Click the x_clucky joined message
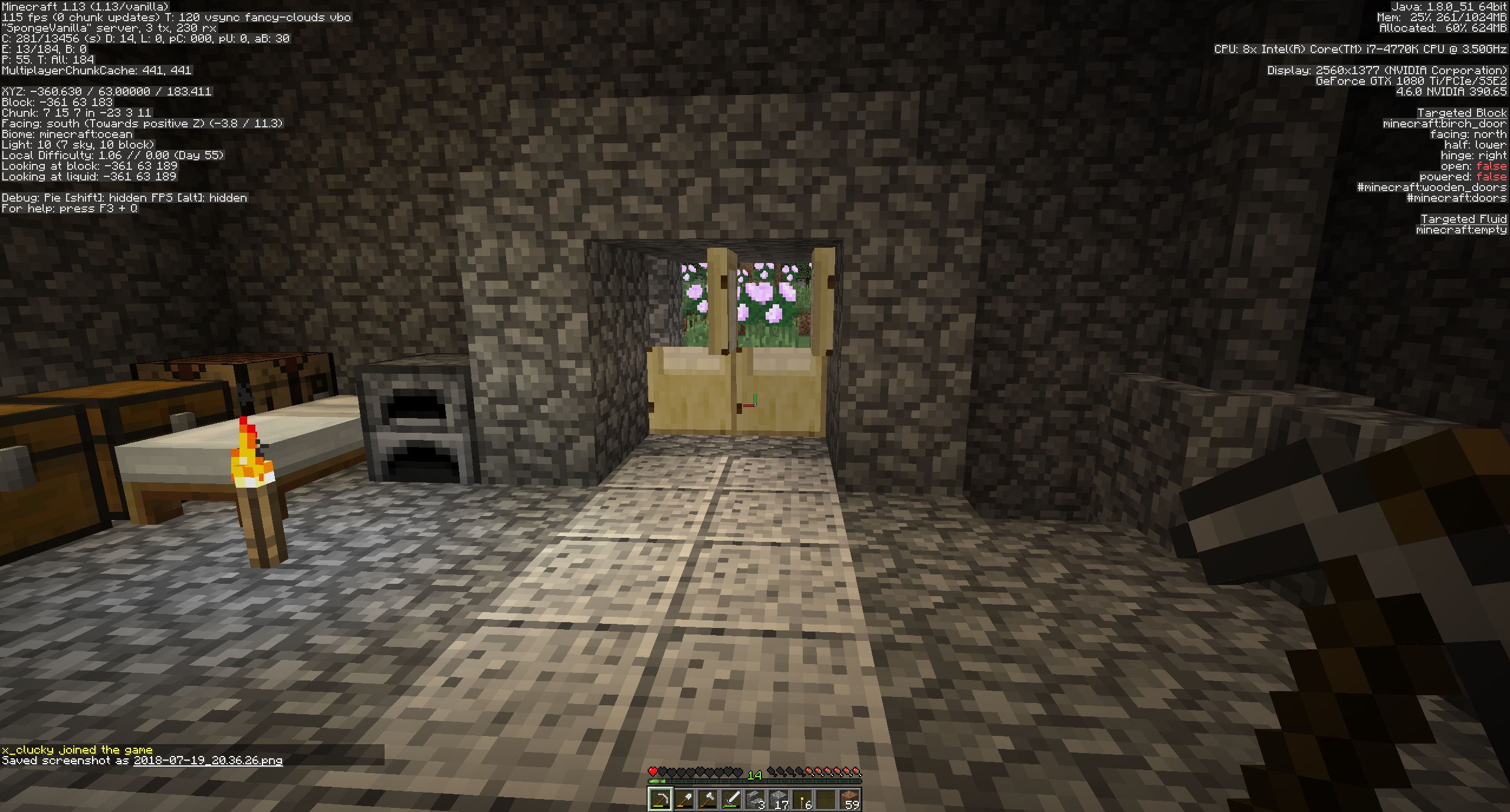This screenshot has width=1510, height=812. pos(77,749)
